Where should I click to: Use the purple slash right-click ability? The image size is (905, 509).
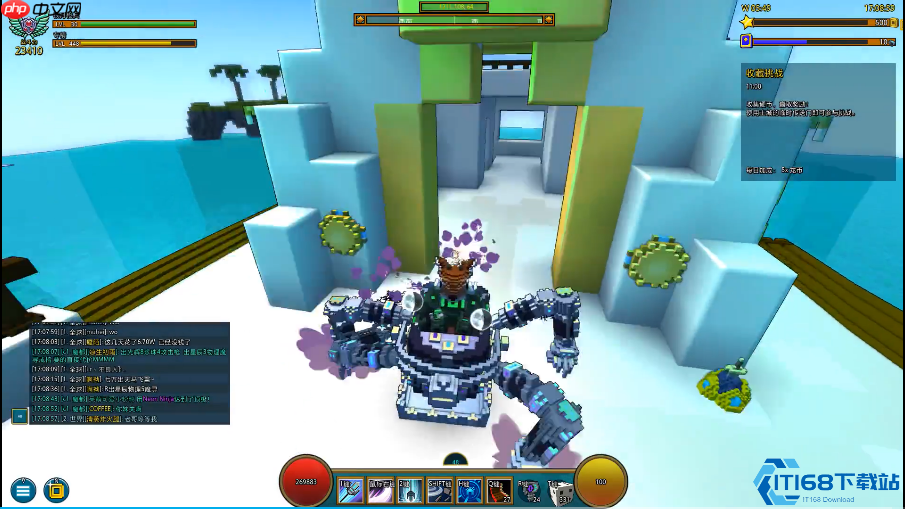[x=381, y=490]
